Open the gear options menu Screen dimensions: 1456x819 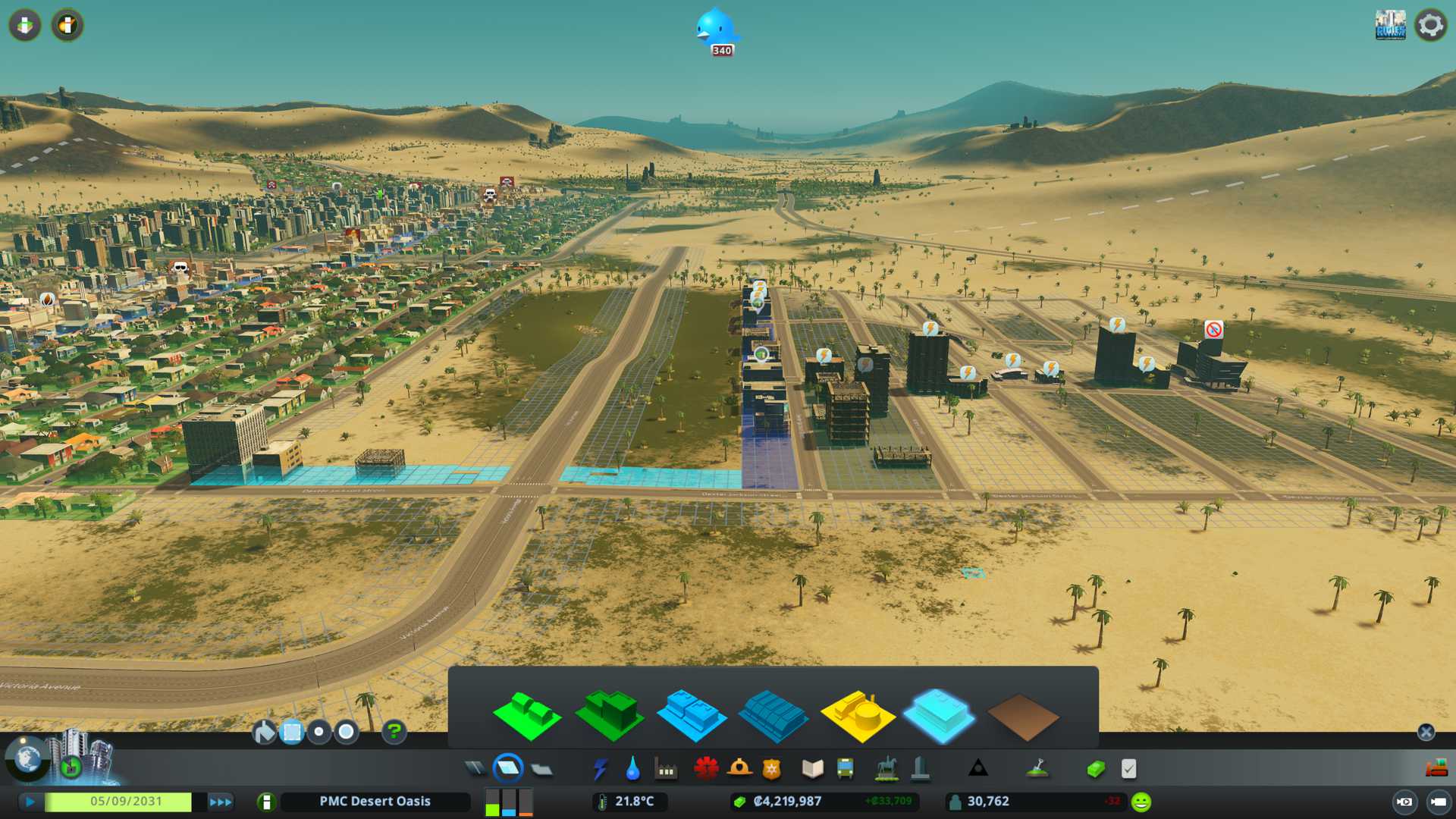(1431, 25)
